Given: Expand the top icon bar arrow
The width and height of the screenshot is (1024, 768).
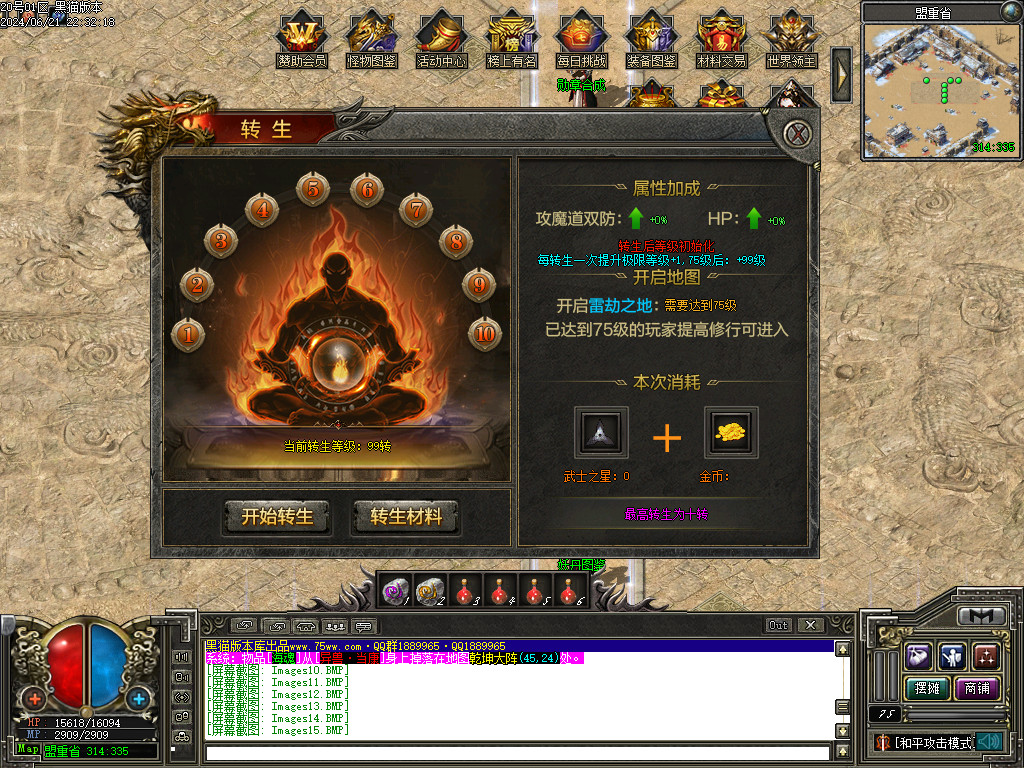Looking at the screenshot, I should coord(841,74).
